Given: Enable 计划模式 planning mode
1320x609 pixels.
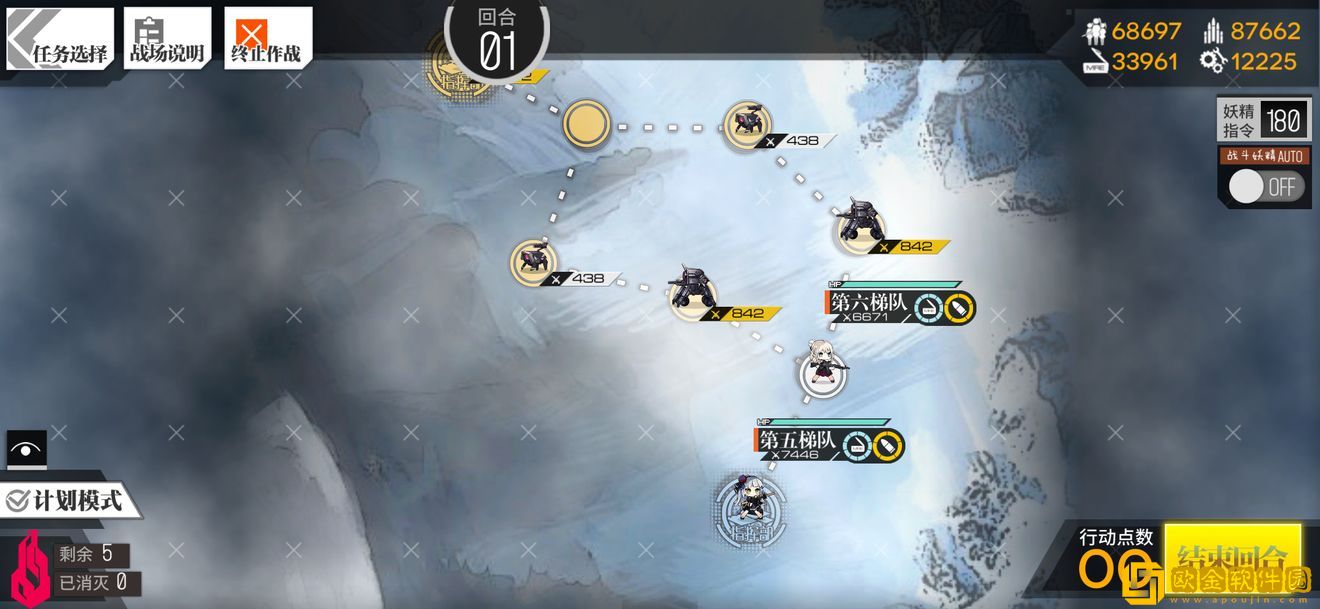Looking at the screenshot, I should 66,500.
